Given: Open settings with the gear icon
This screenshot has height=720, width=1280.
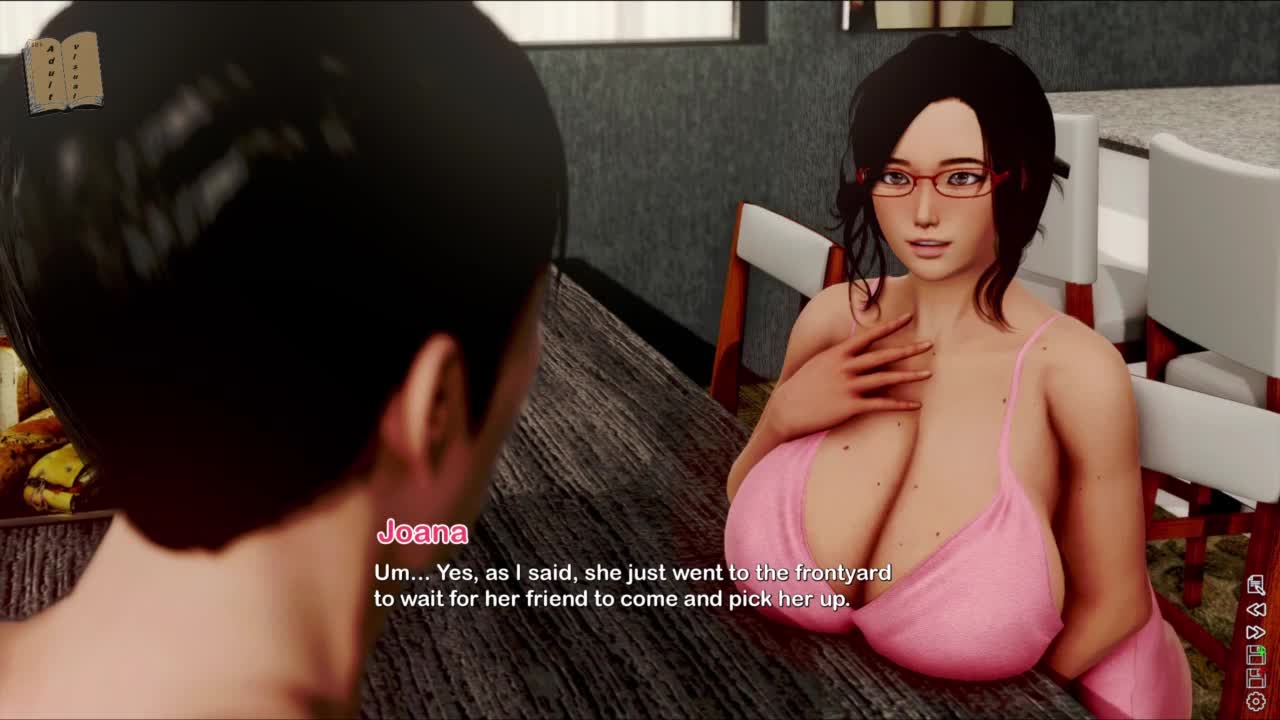Looking at the screenshot, I should point(1256,702).
